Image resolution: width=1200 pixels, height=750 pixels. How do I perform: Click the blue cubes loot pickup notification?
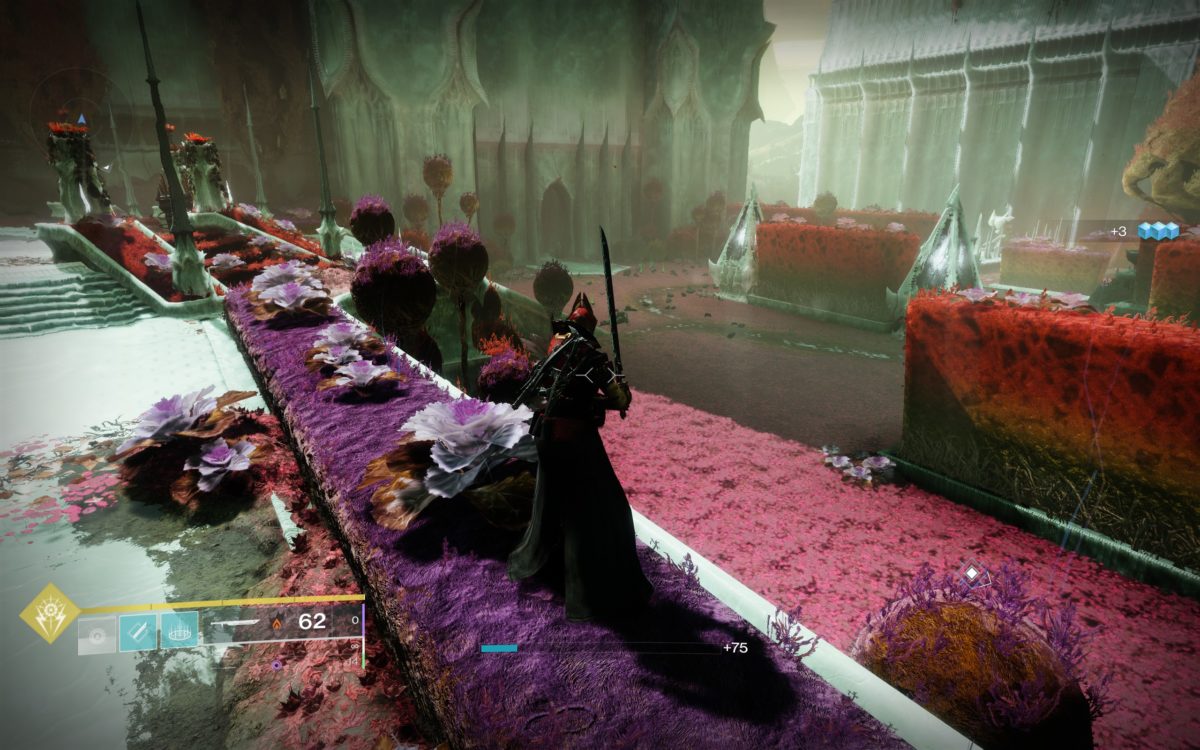pyautogui.click(x=1160, y=231)
